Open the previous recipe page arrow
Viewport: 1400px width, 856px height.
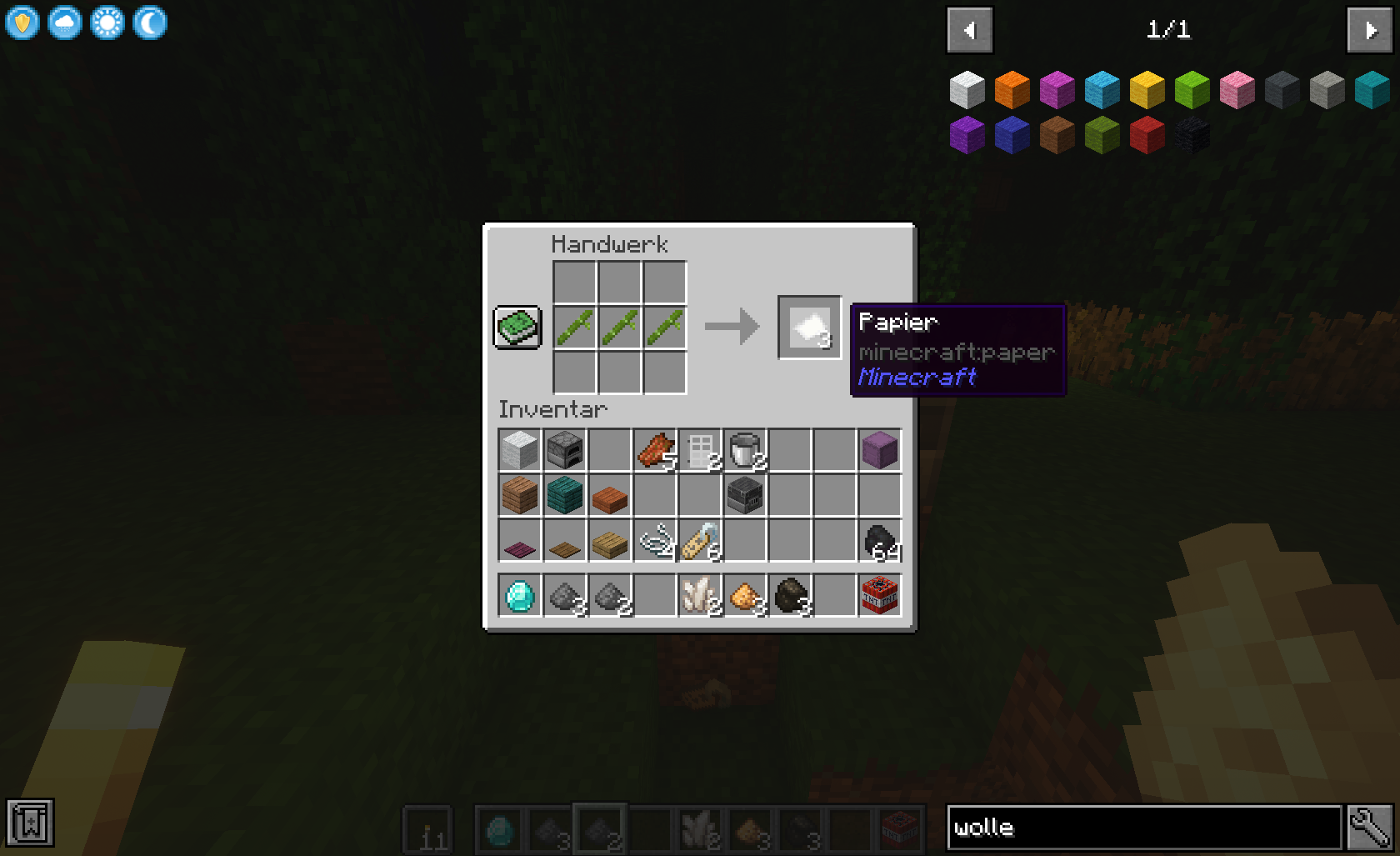969,29
